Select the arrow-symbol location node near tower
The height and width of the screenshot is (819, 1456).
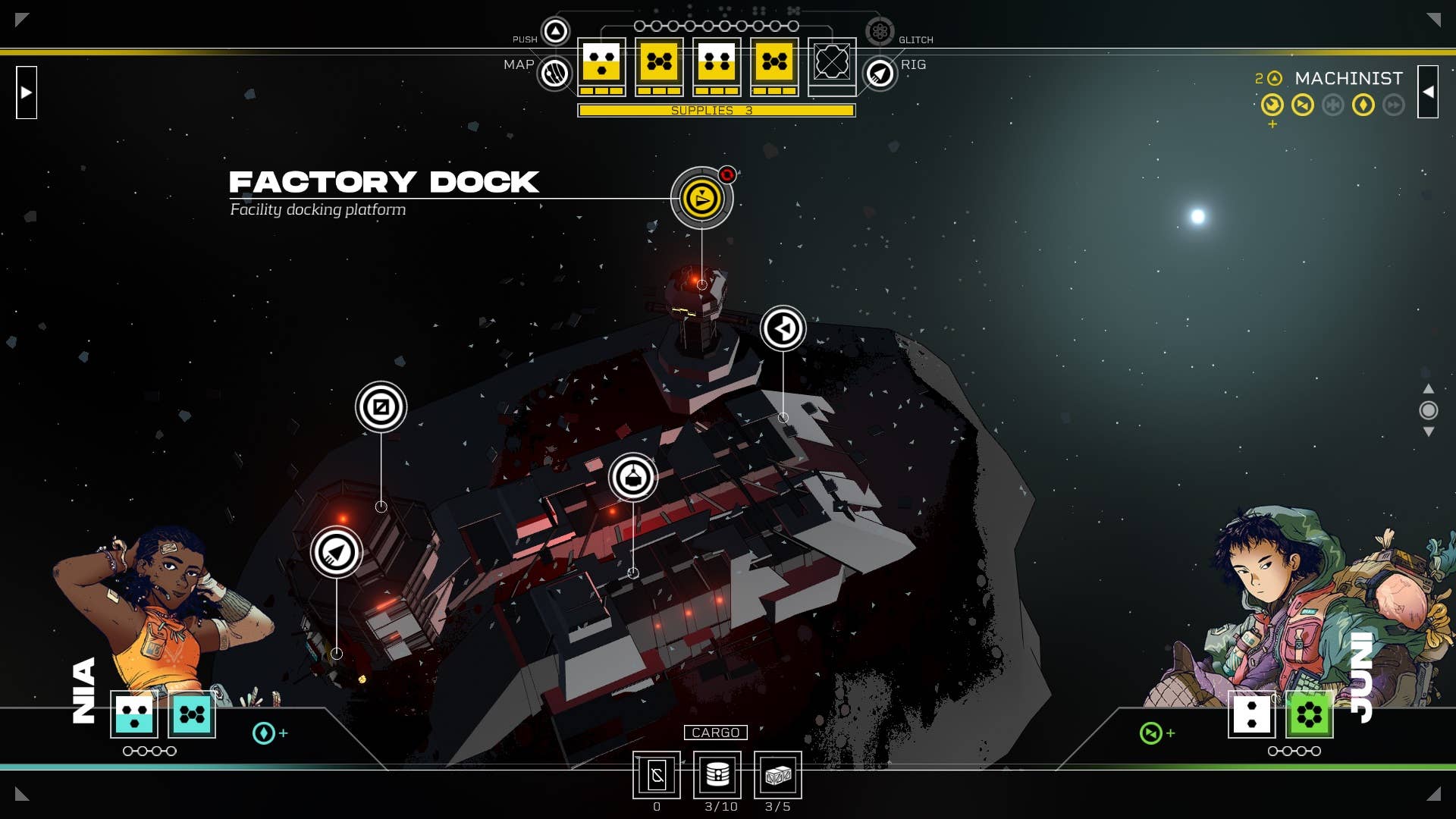click(783, 328)
